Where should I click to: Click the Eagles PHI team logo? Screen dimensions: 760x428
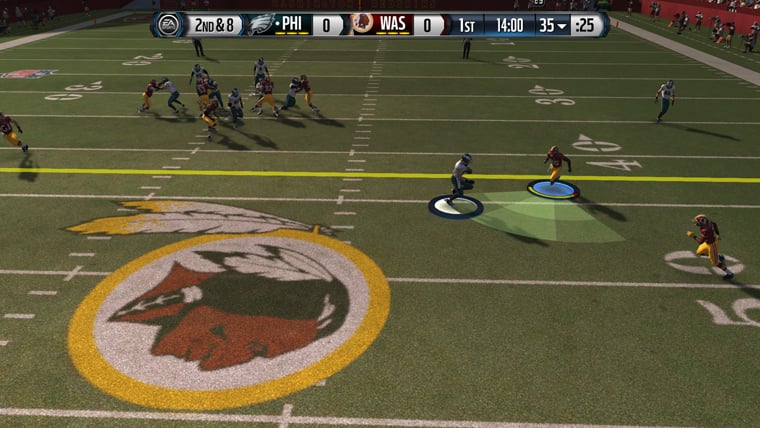262,24
